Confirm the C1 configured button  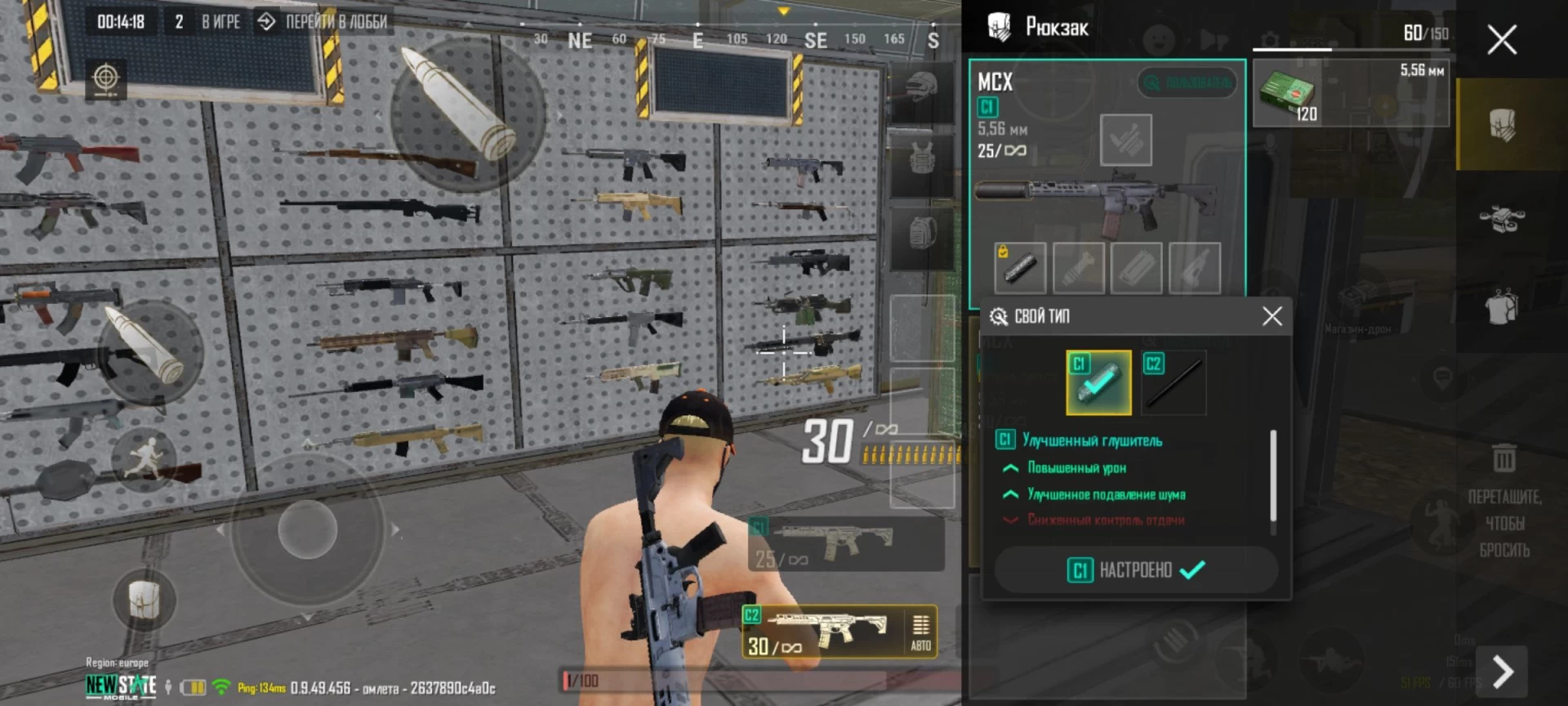pyautogui.click(x=1136, y=570)
